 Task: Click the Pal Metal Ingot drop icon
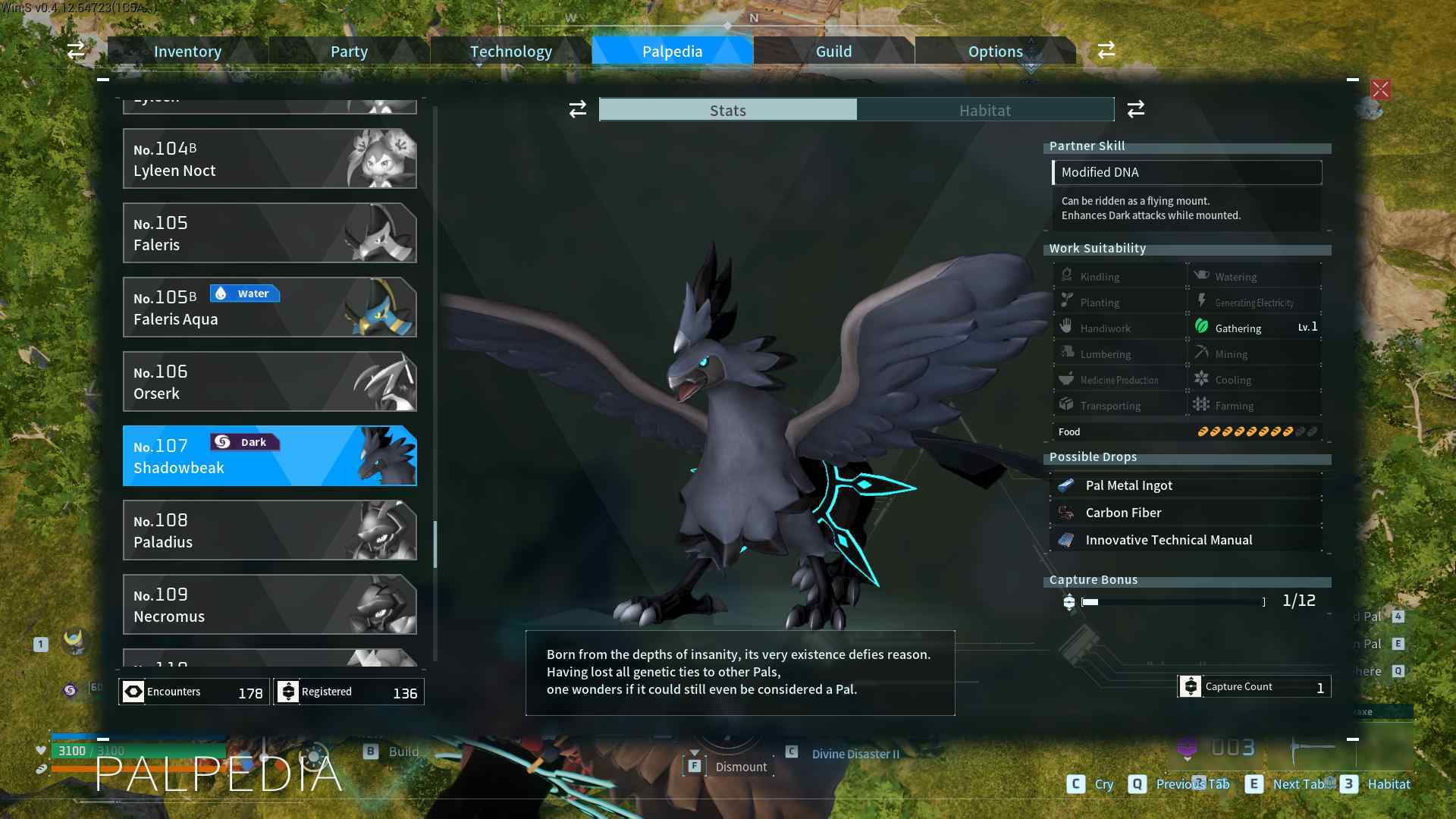[x=1065, y=485]
